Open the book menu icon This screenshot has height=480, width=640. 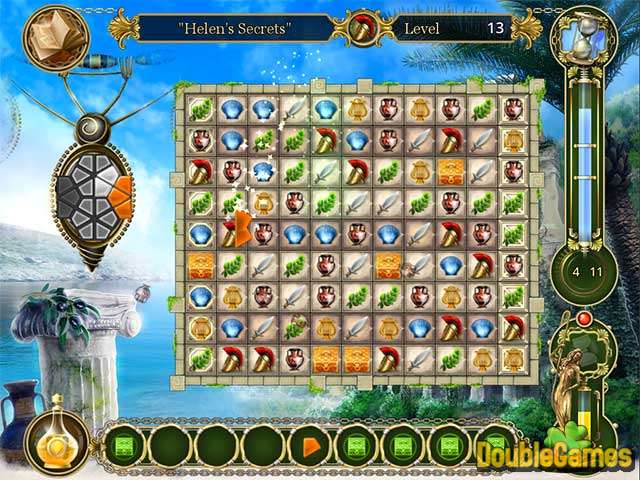pos(54,37)
